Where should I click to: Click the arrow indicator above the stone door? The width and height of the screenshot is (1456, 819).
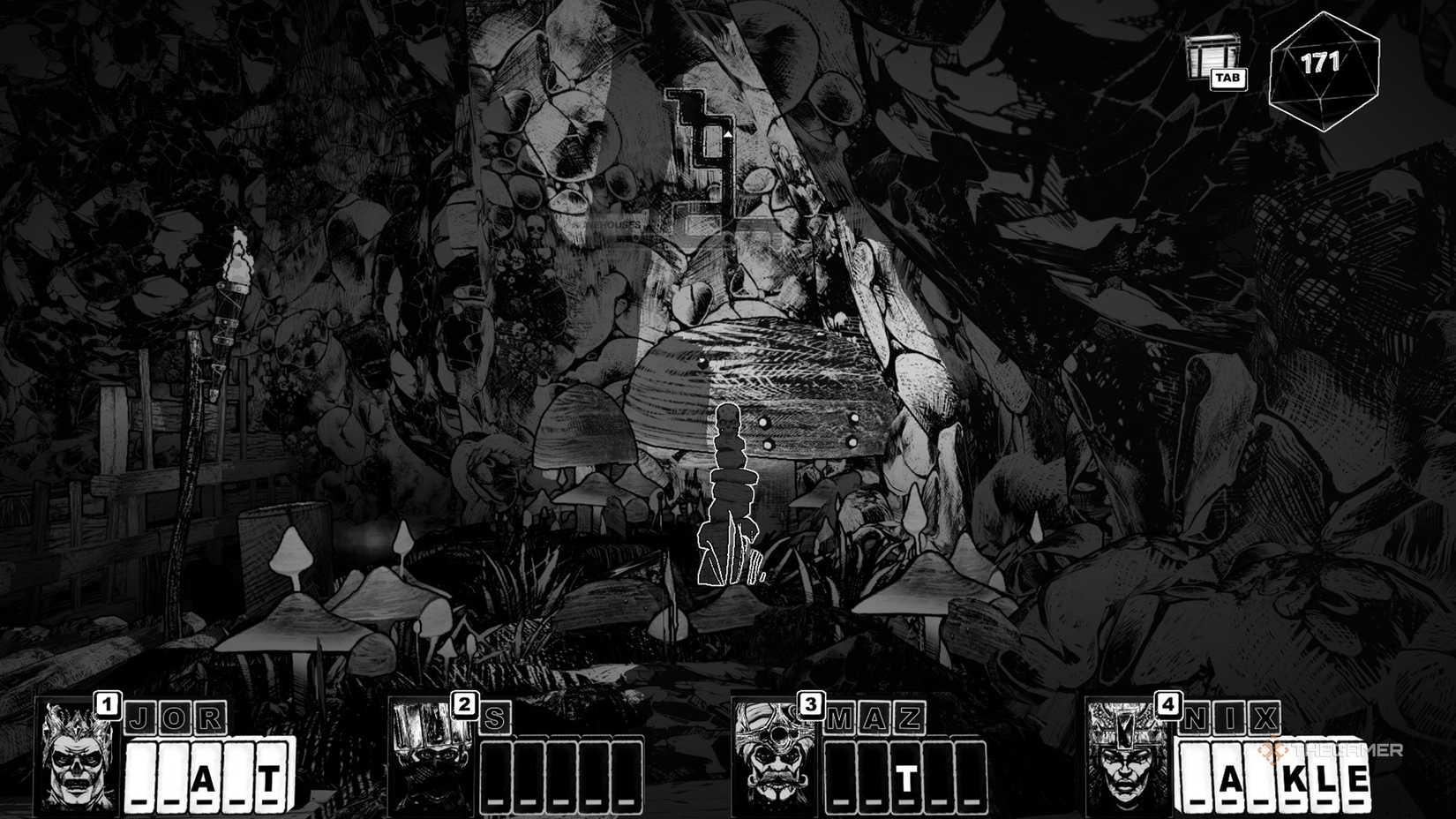click(x=729, y=134)
